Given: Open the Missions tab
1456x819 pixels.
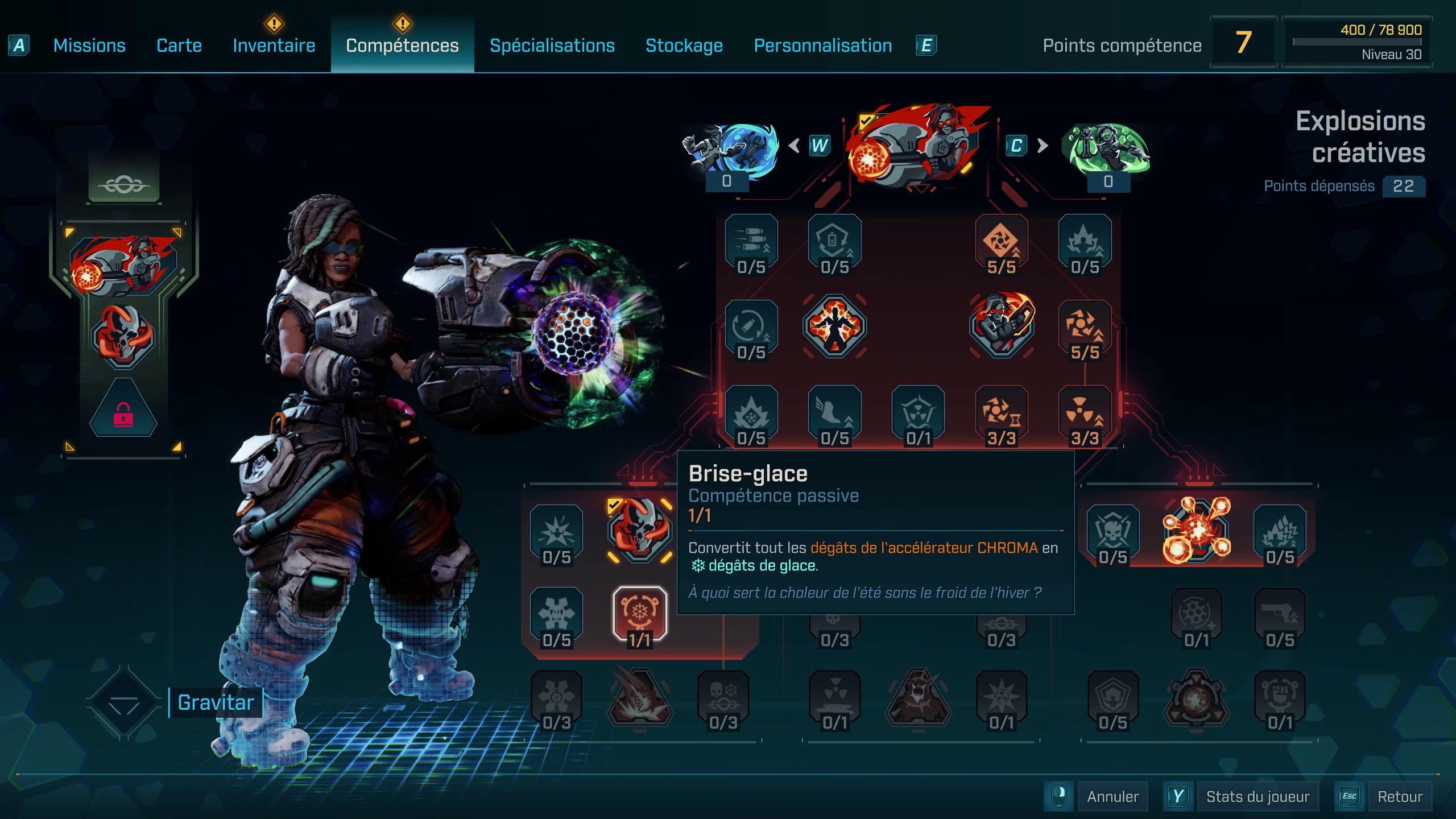Looking at the screenshot, I should [x=89, y=45].
